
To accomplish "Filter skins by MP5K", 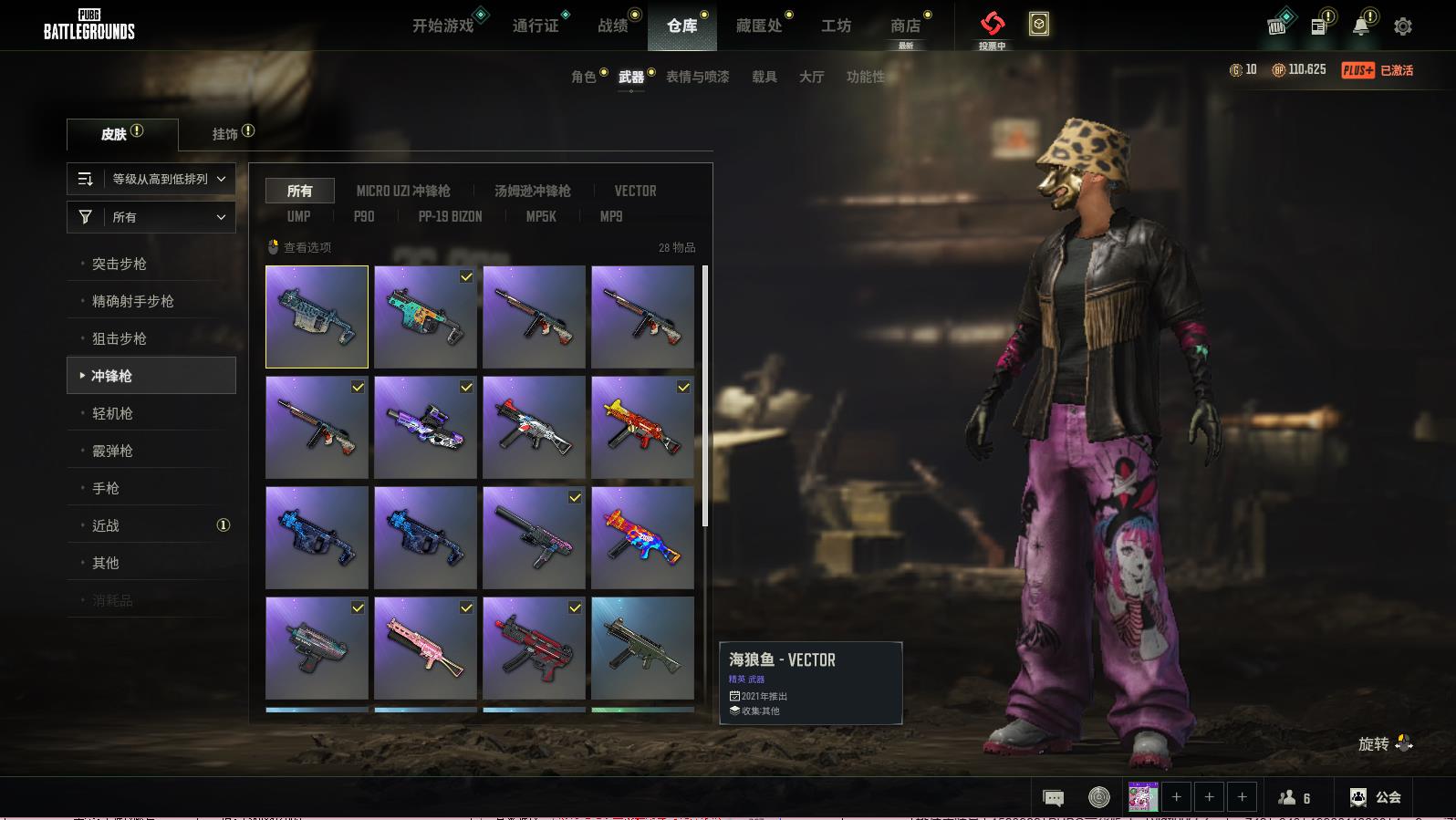I will point(541,216).
